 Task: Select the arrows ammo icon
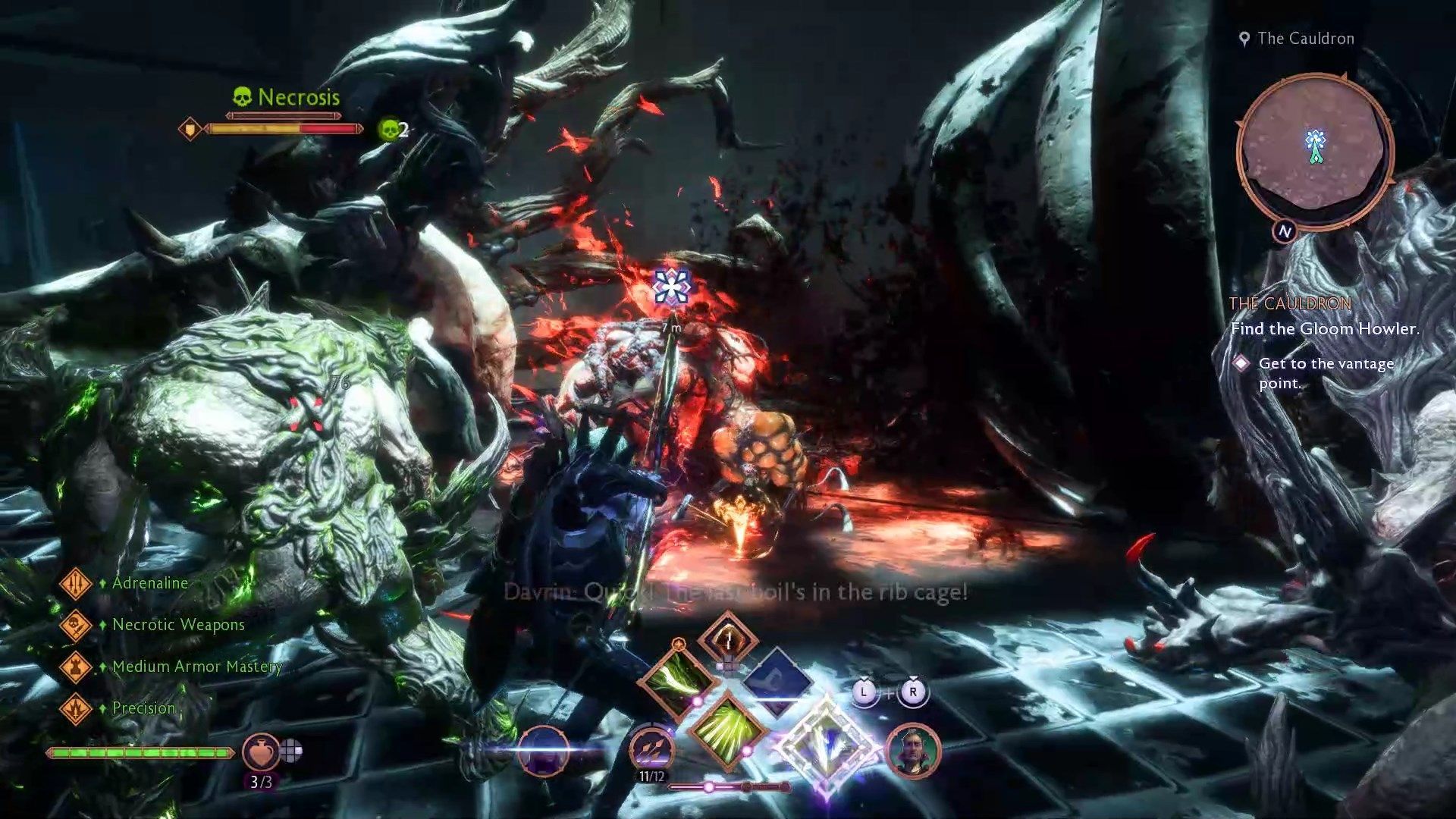click(x=651, y=749)
